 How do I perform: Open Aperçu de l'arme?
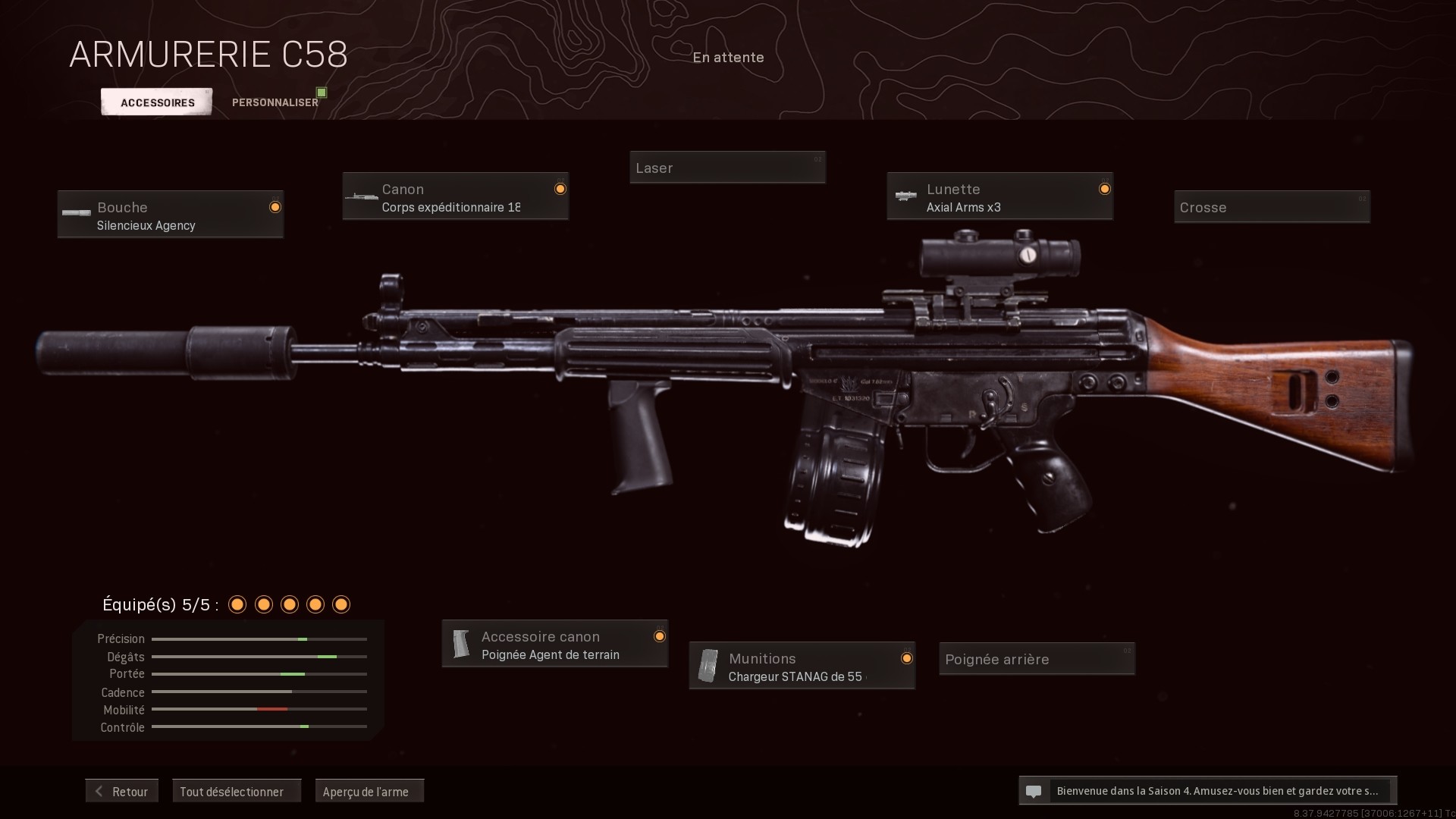pyautogui.click(x=369, y=790)
